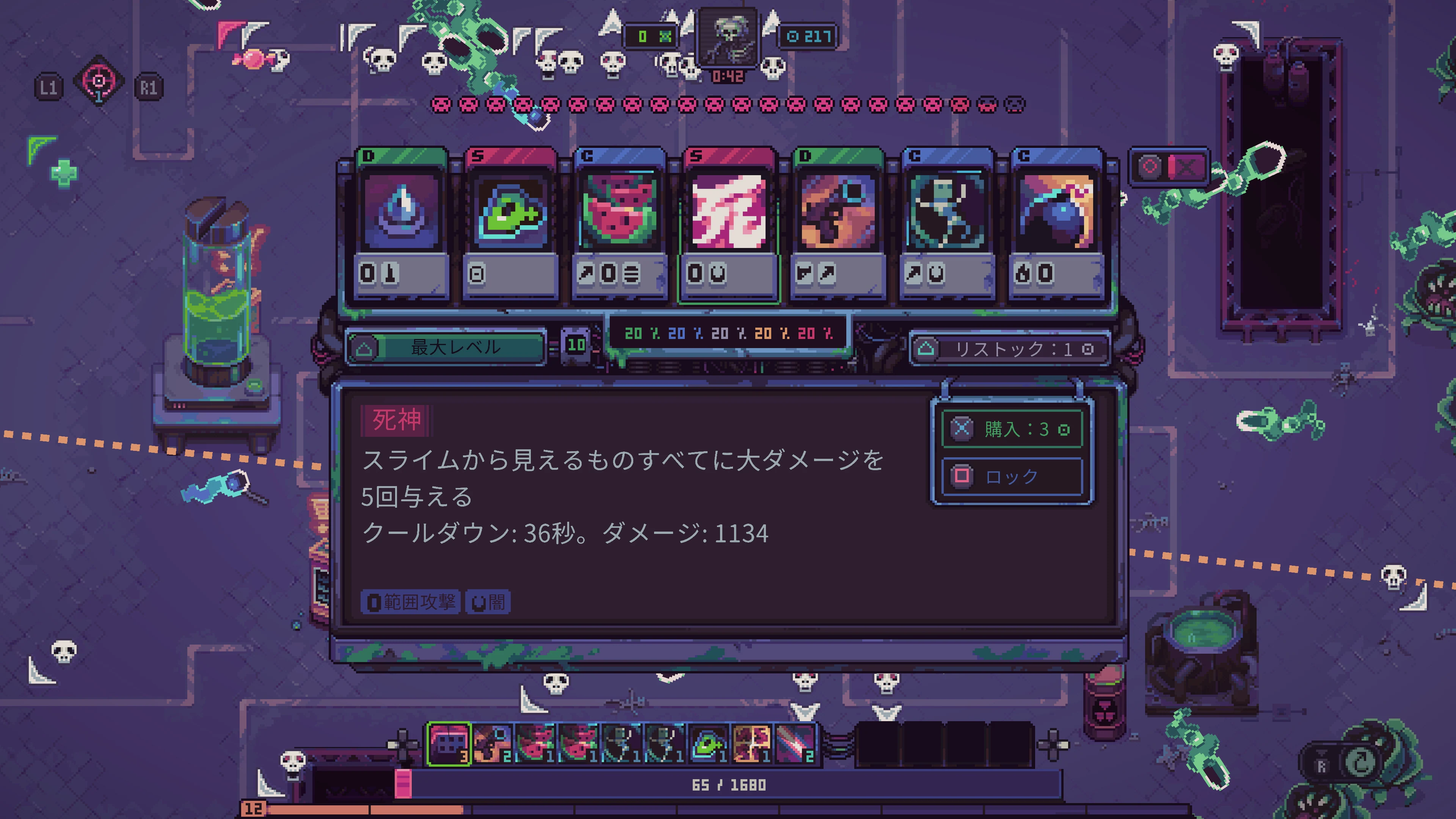
Task: Click the 購入 (purchase) button
Action: pos(1012,429)
